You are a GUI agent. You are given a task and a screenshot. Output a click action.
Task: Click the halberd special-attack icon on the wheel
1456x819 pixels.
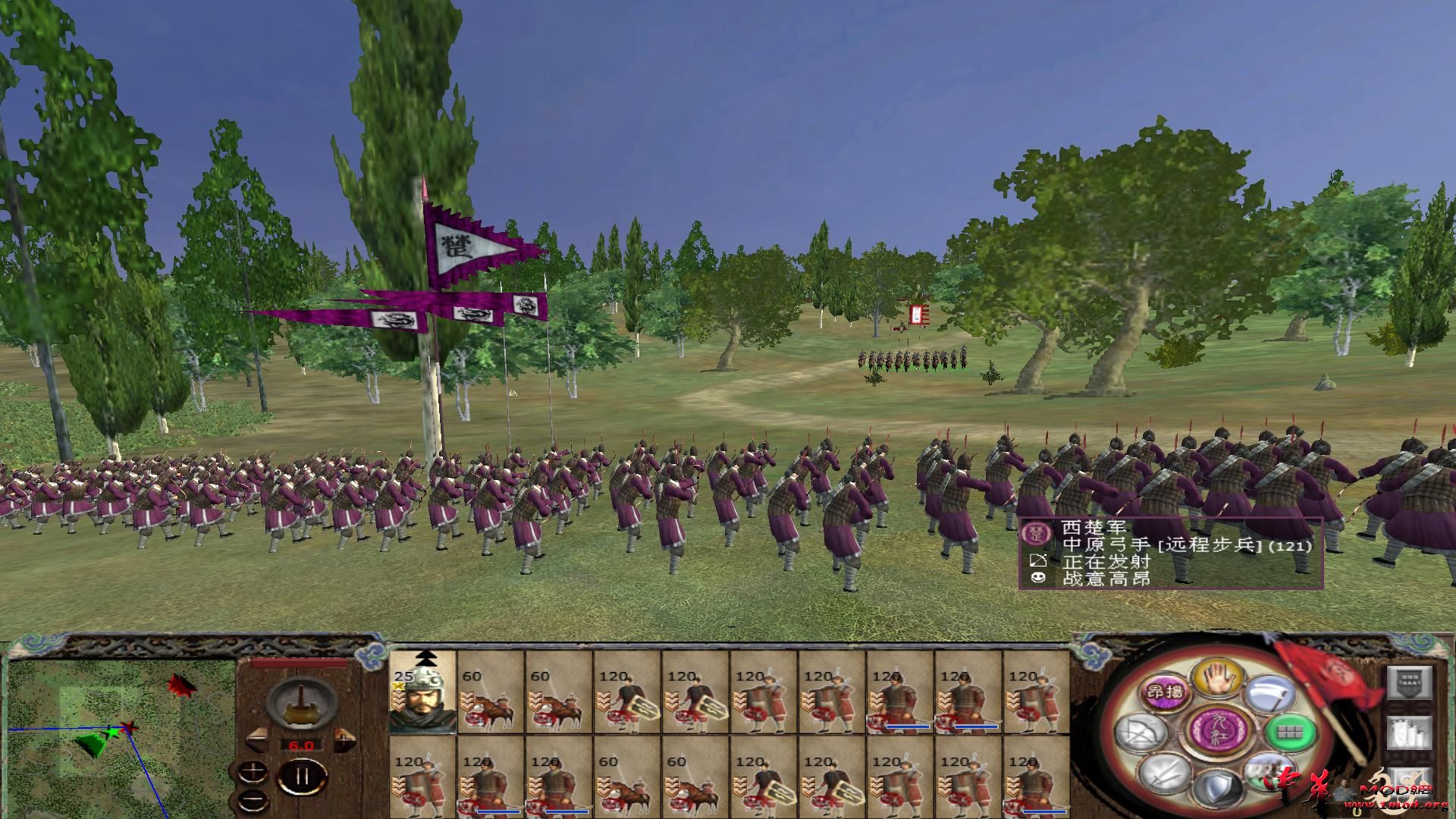click(x=1272, y=695)
